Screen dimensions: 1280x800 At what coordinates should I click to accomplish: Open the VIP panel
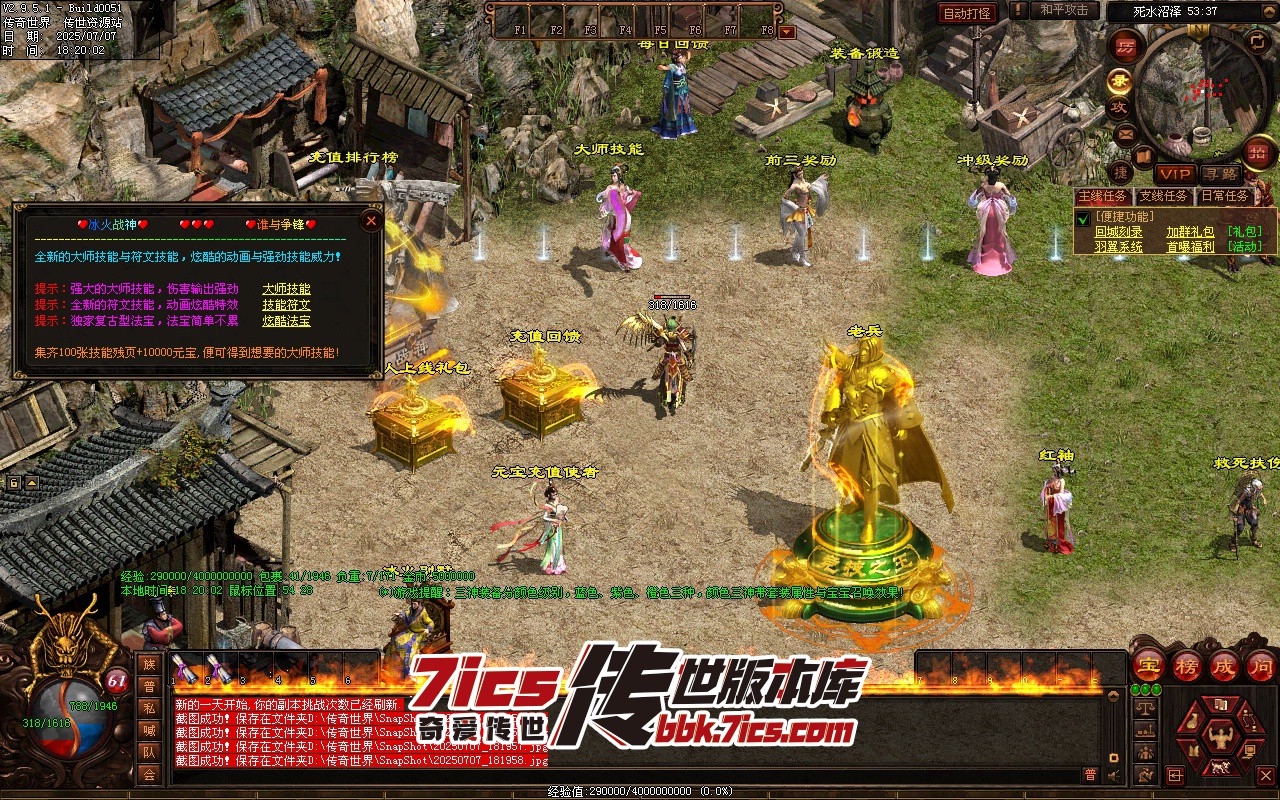click(x=1175, y=174)
